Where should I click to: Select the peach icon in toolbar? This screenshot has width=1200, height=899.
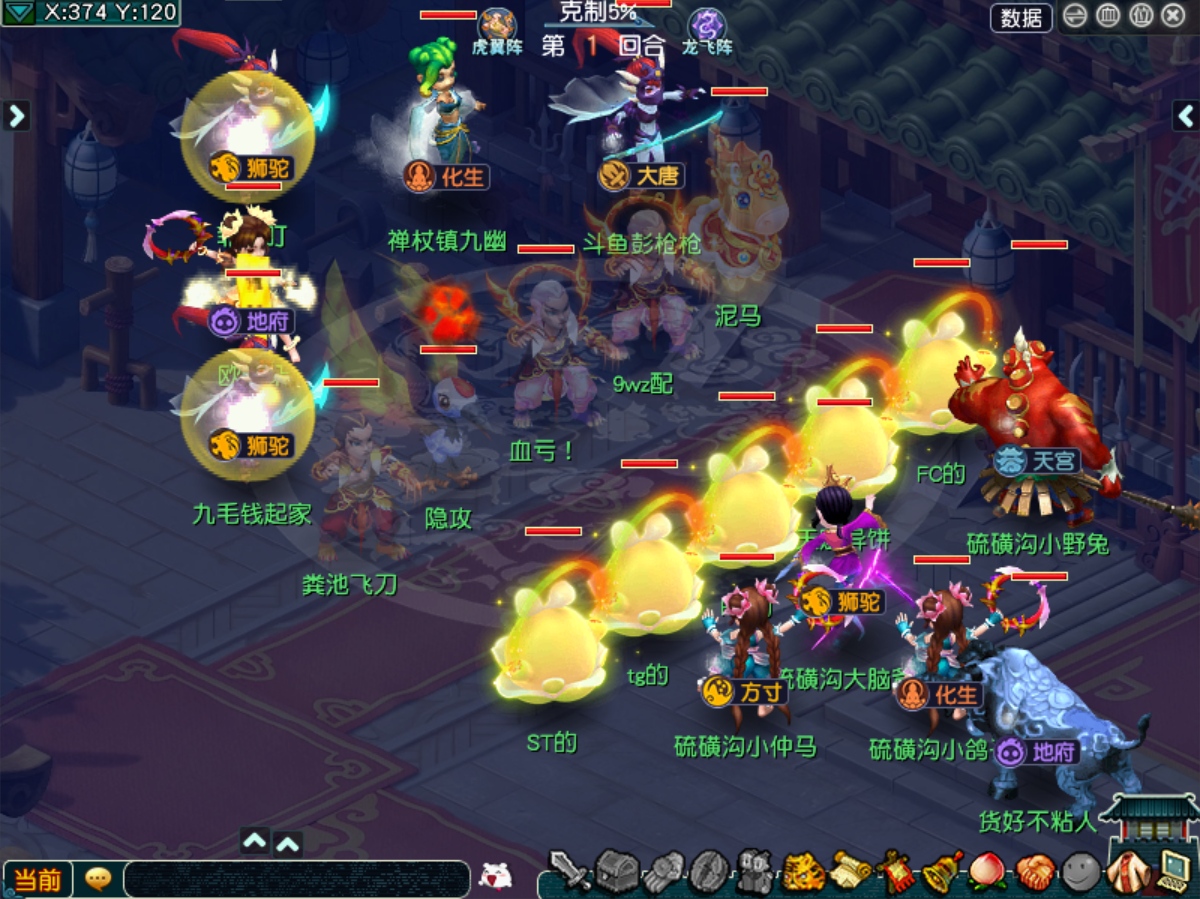click(x=987, y=872)
